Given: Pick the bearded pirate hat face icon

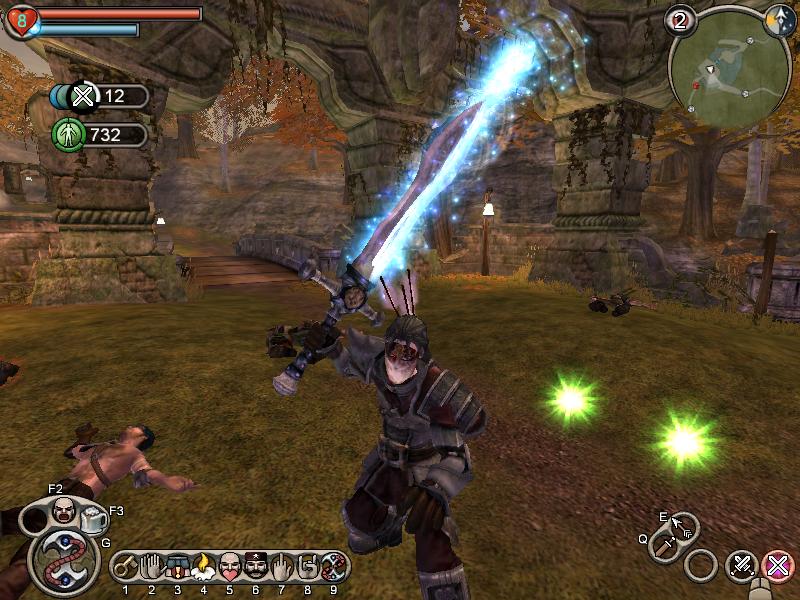Looking at the screenshot, I should (x=256, y=567).
